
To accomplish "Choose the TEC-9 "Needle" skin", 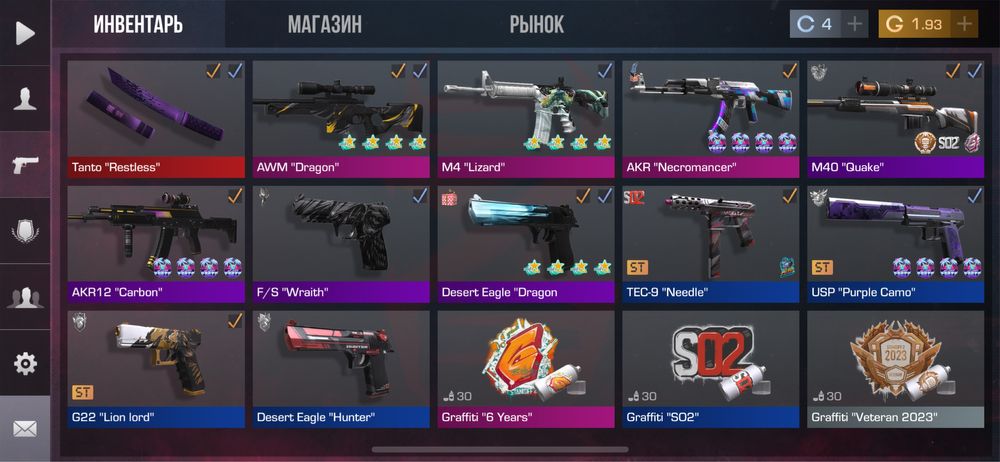I will click(711, 243).
